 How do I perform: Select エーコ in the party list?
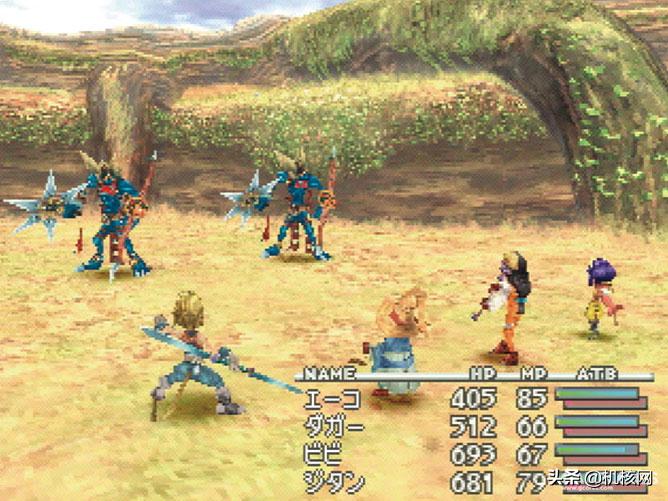coord(334,399)
